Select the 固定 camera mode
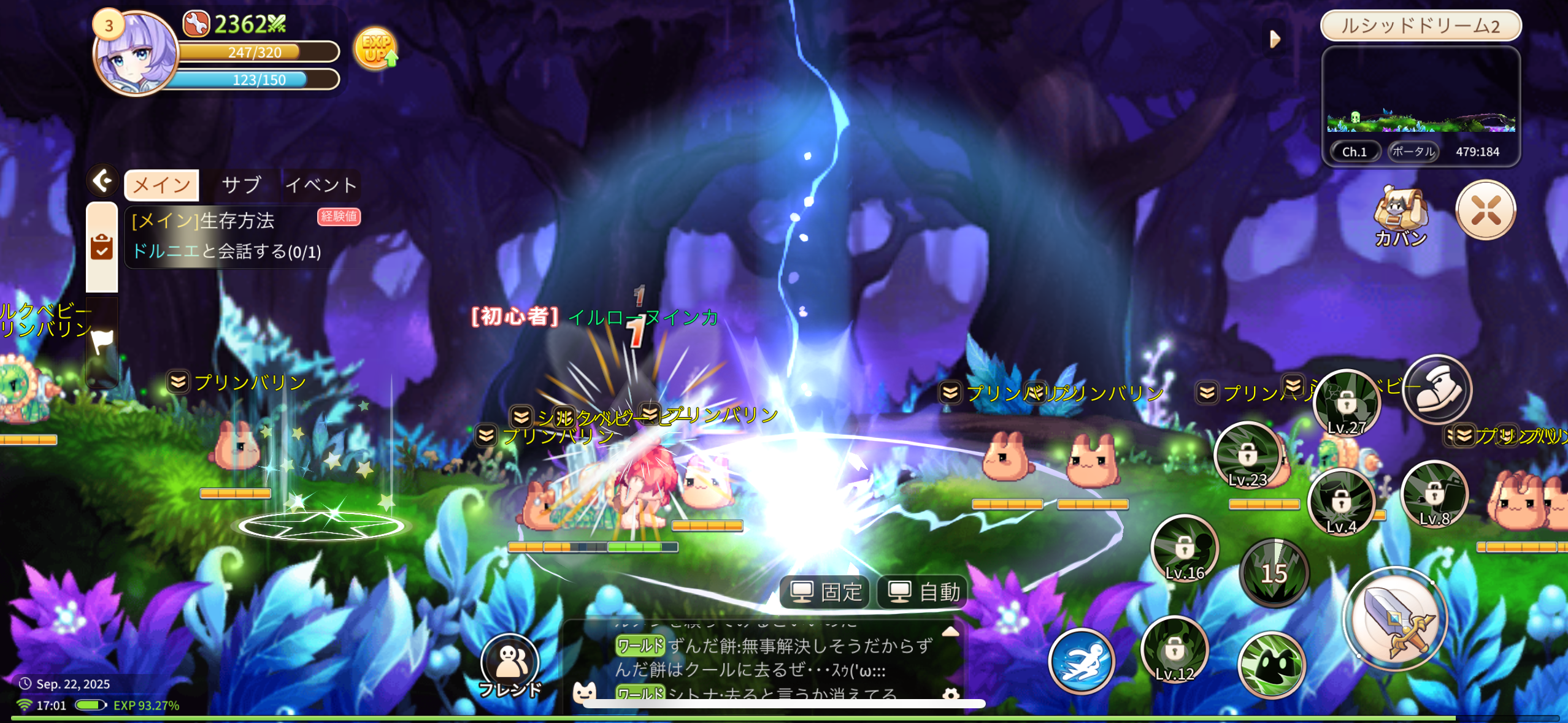Image resolution: width=1568 pixels, height=723 pixels. click(826, 592)
